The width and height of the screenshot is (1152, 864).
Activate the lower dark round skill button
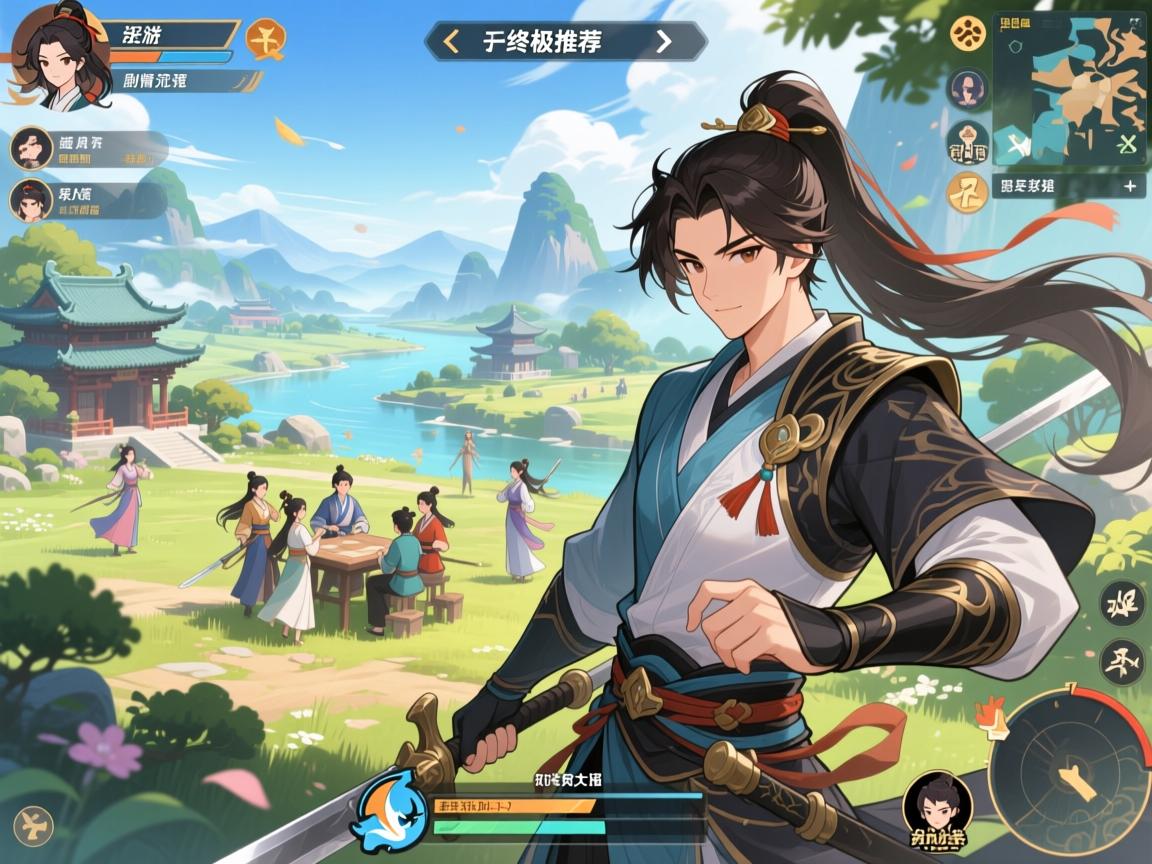coord(1121,662)
